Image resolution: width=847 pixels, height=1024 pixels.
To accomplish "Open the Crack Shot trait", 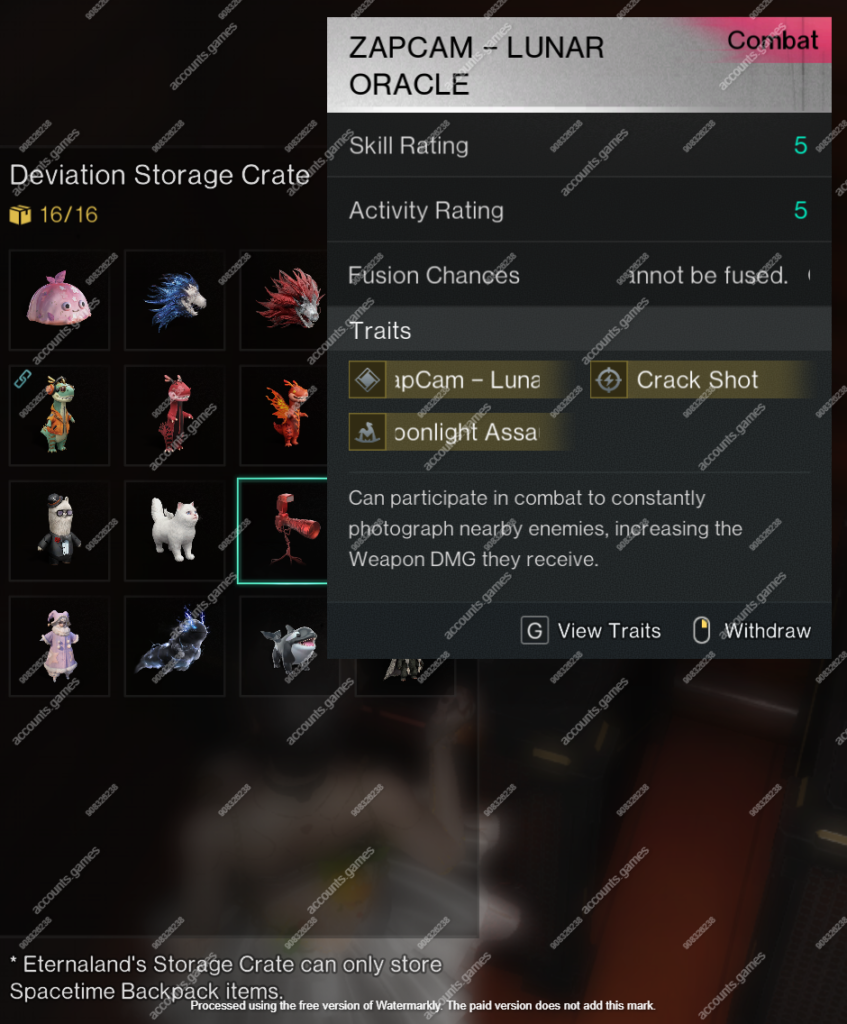I will pyautogui.click(x=697, y=380).
